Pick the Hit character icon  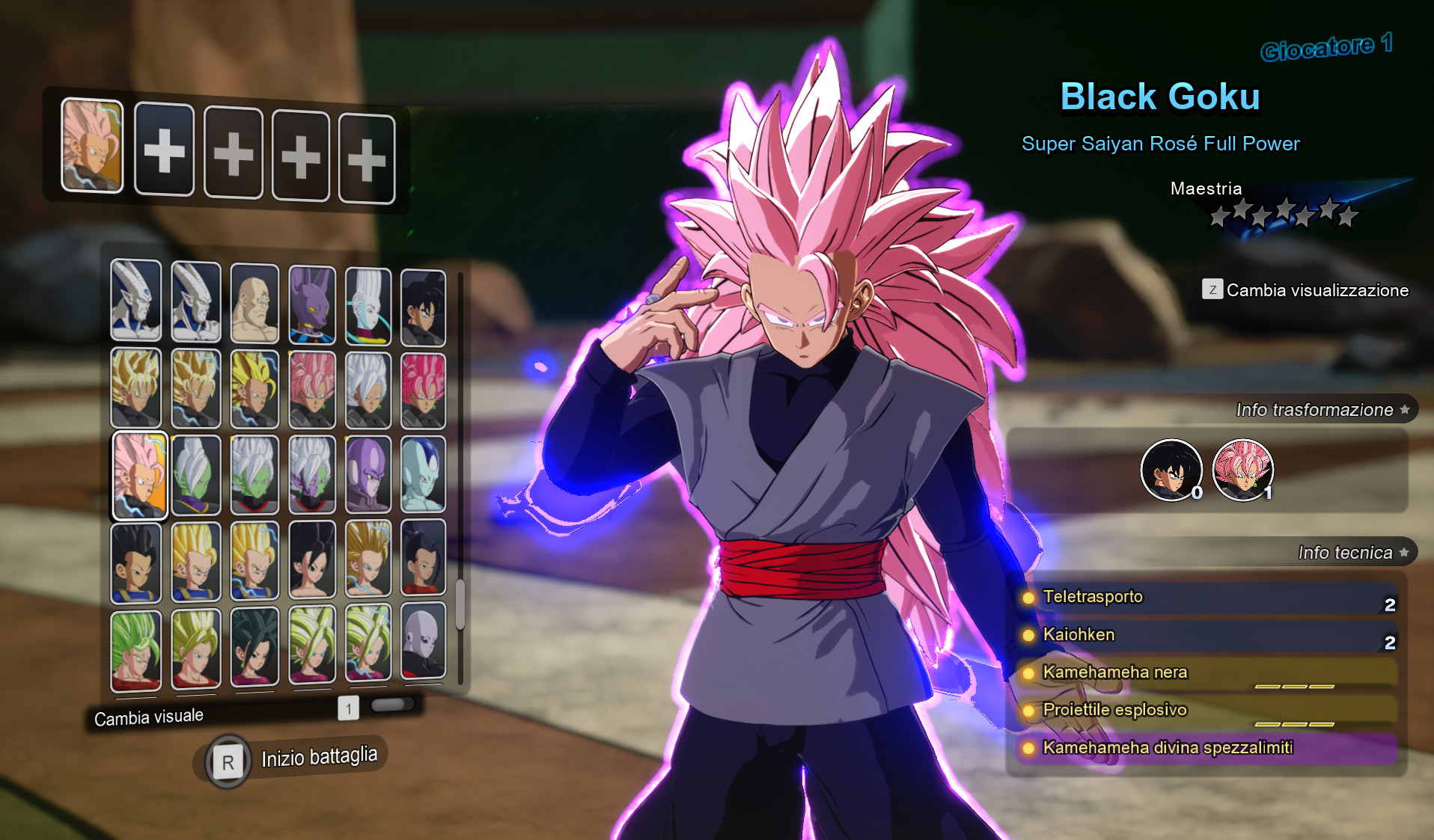coord(370,477)
